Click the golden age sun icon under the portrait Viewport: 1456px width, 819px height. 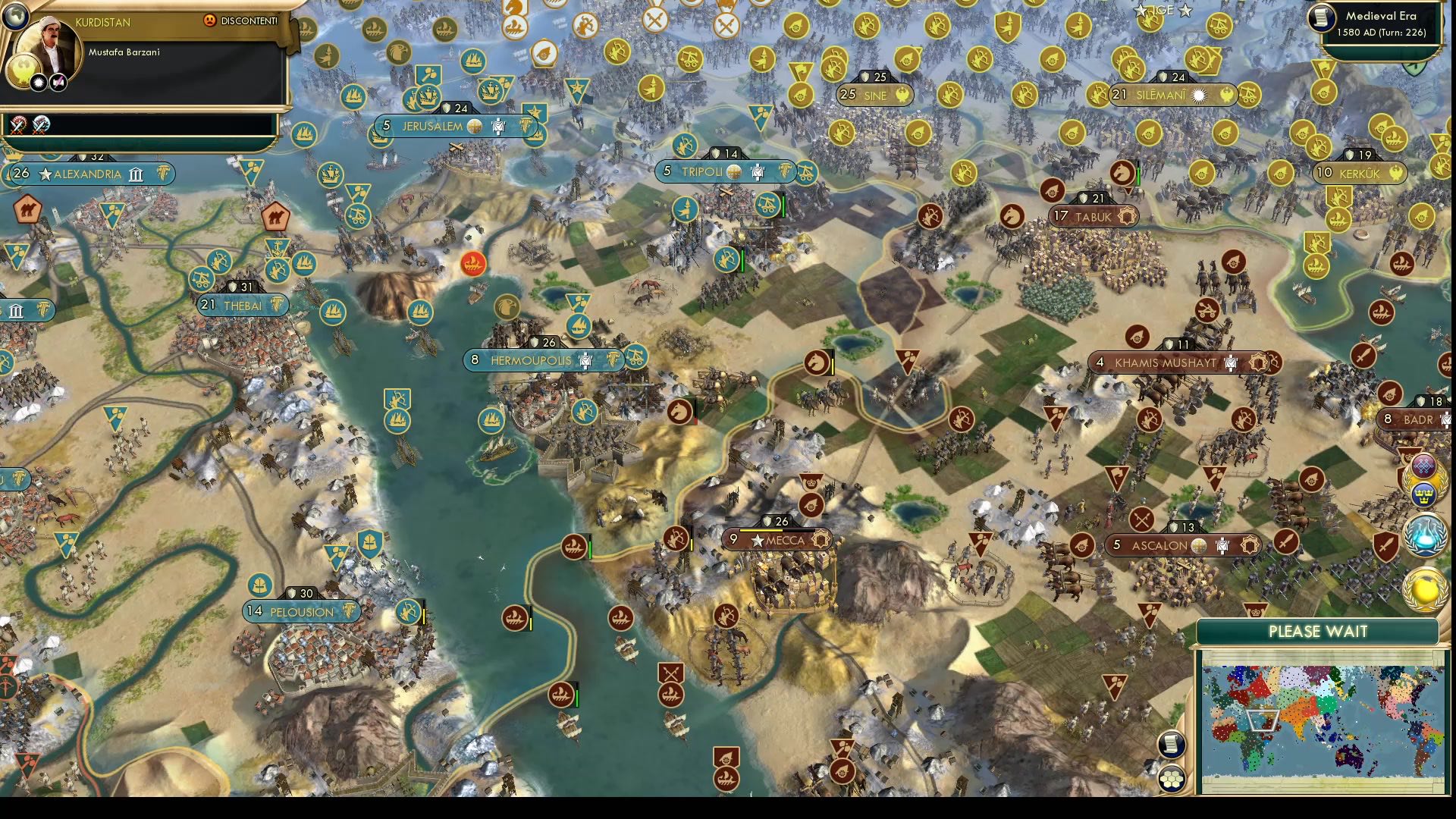tap(39, 82)
